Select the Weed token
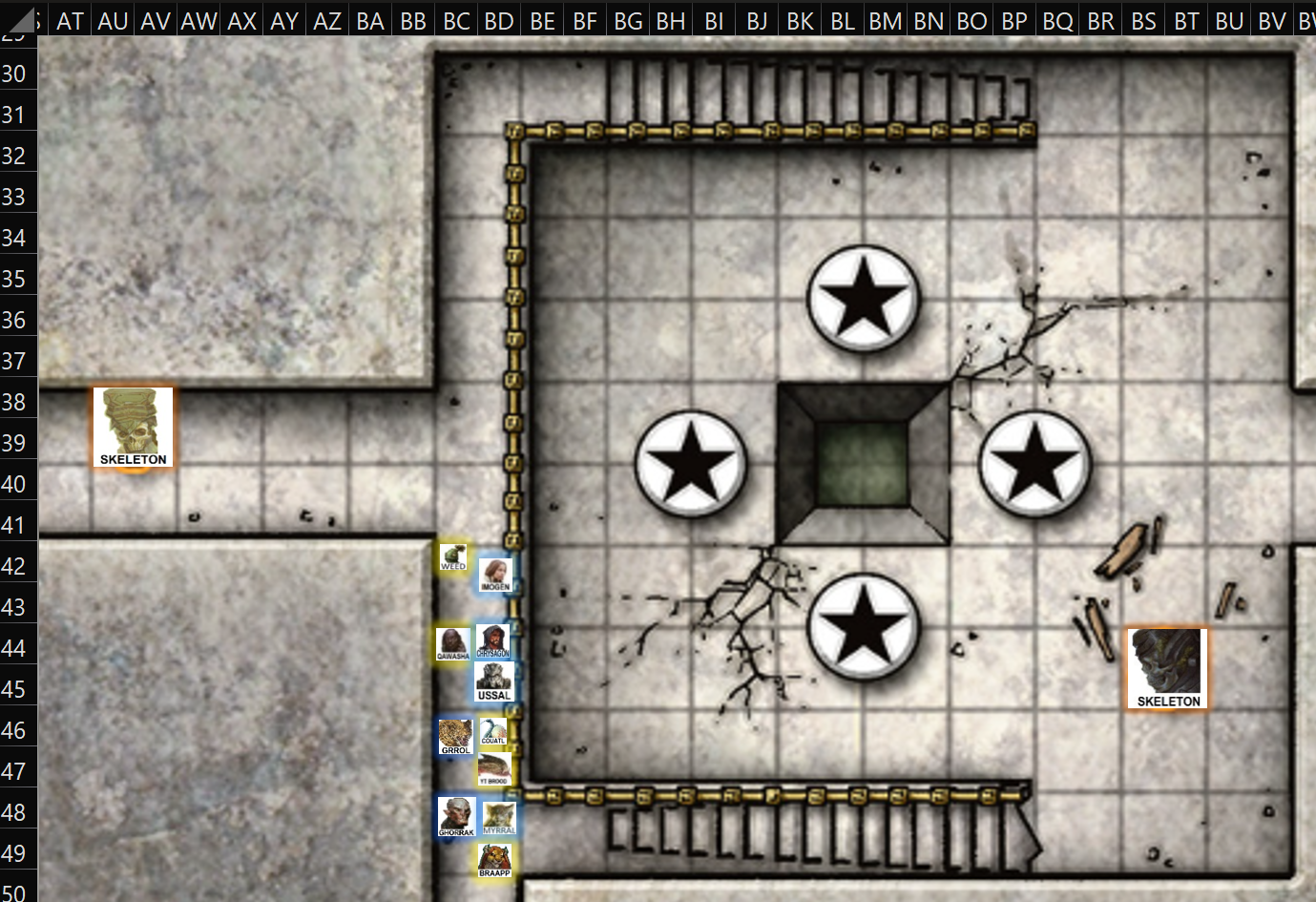 (453, 556)
